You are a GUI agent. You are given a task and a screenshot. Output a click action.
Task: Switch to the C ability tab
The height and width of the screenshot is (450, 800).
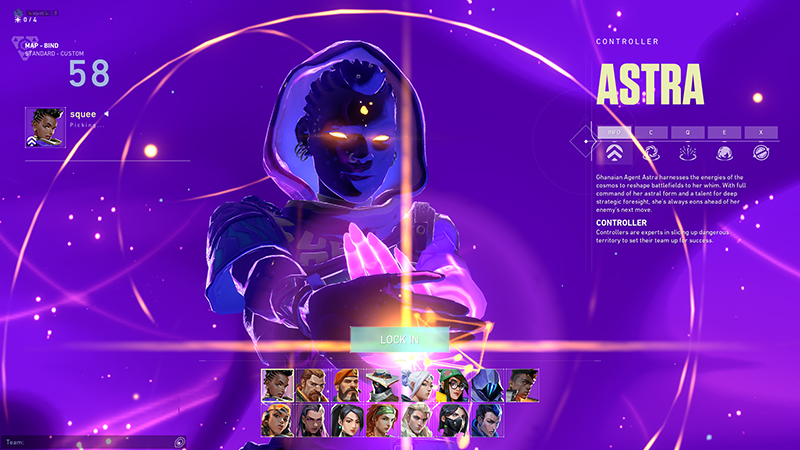pyautogui.click(x=650, y=131)
